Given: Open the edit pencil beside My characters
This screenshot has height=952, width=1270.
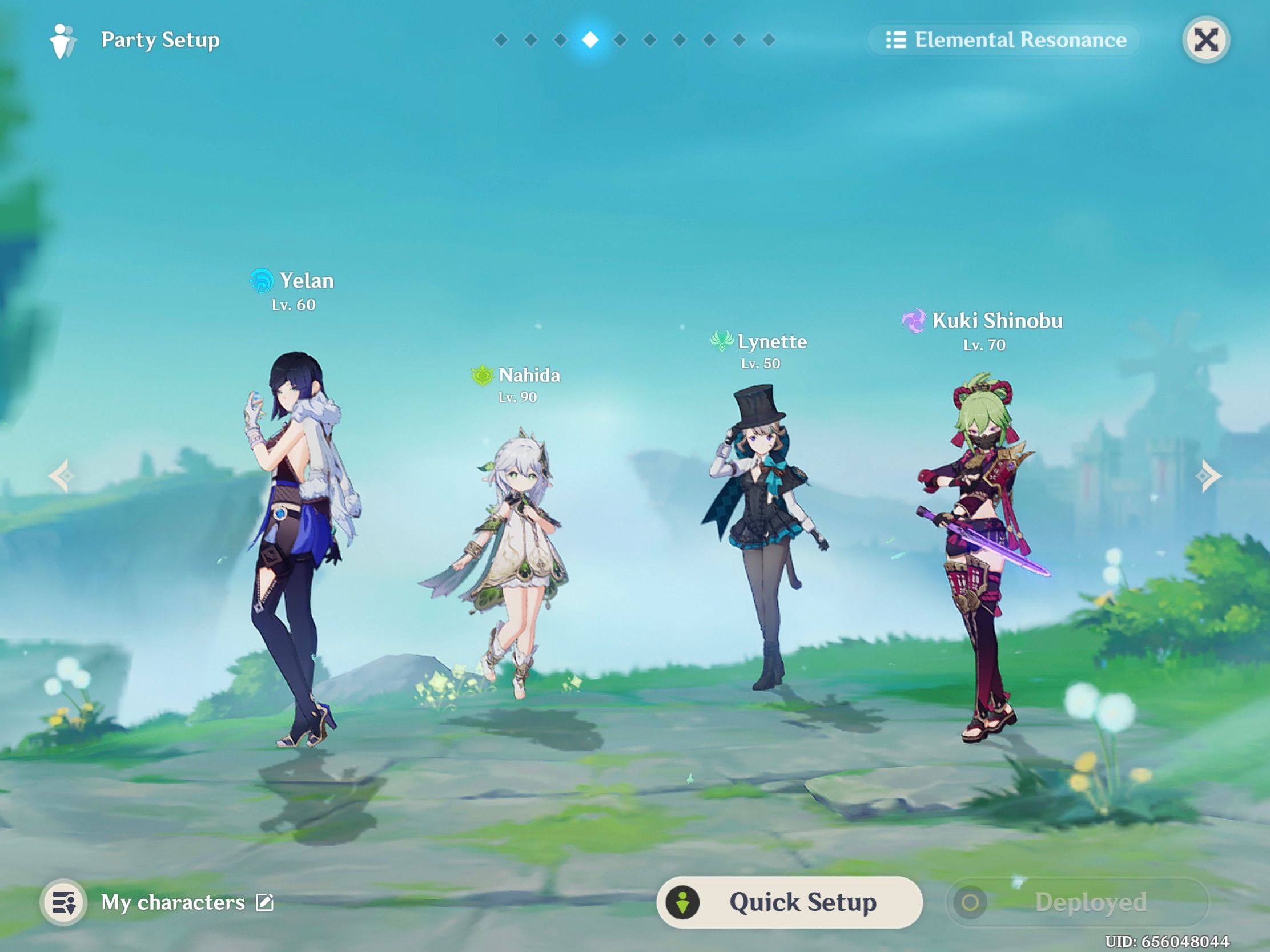Looking at the screenshot, I should click(x=265, y=902).
